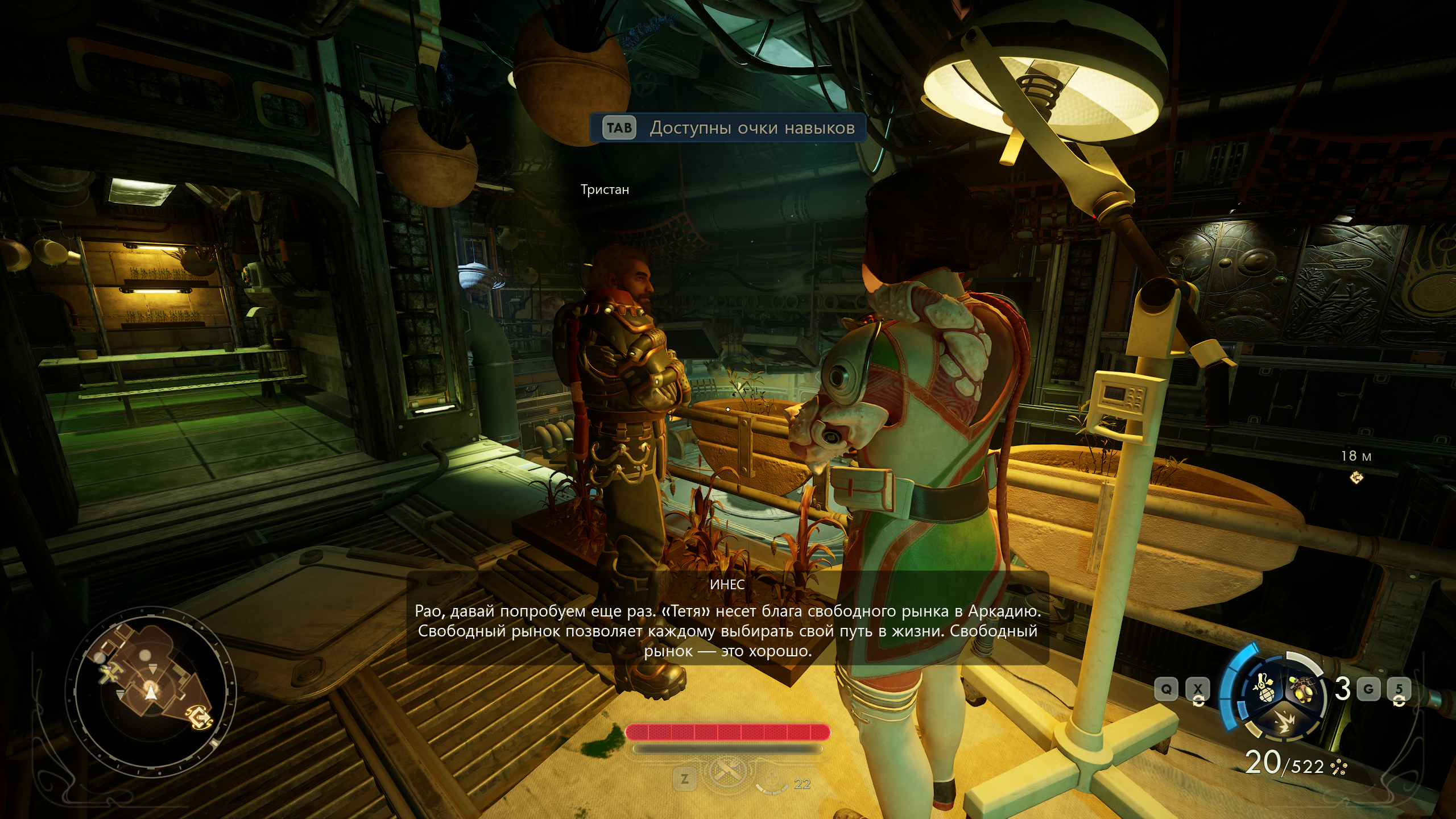Select the workbench hammer marker on minimap

(x=109, y=673)
